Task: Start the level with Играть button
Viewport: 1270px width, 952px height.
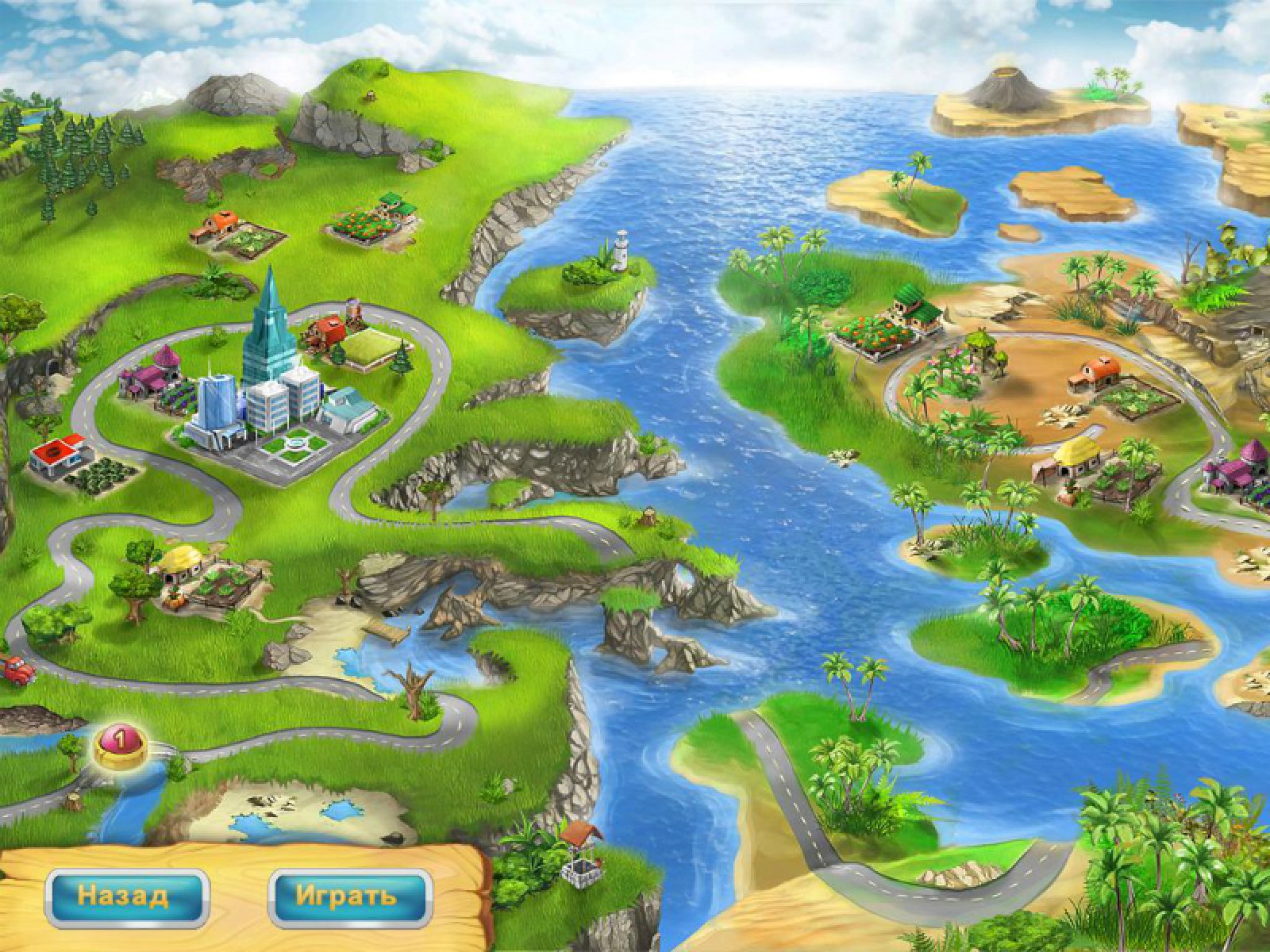Action: click(349, 897)
